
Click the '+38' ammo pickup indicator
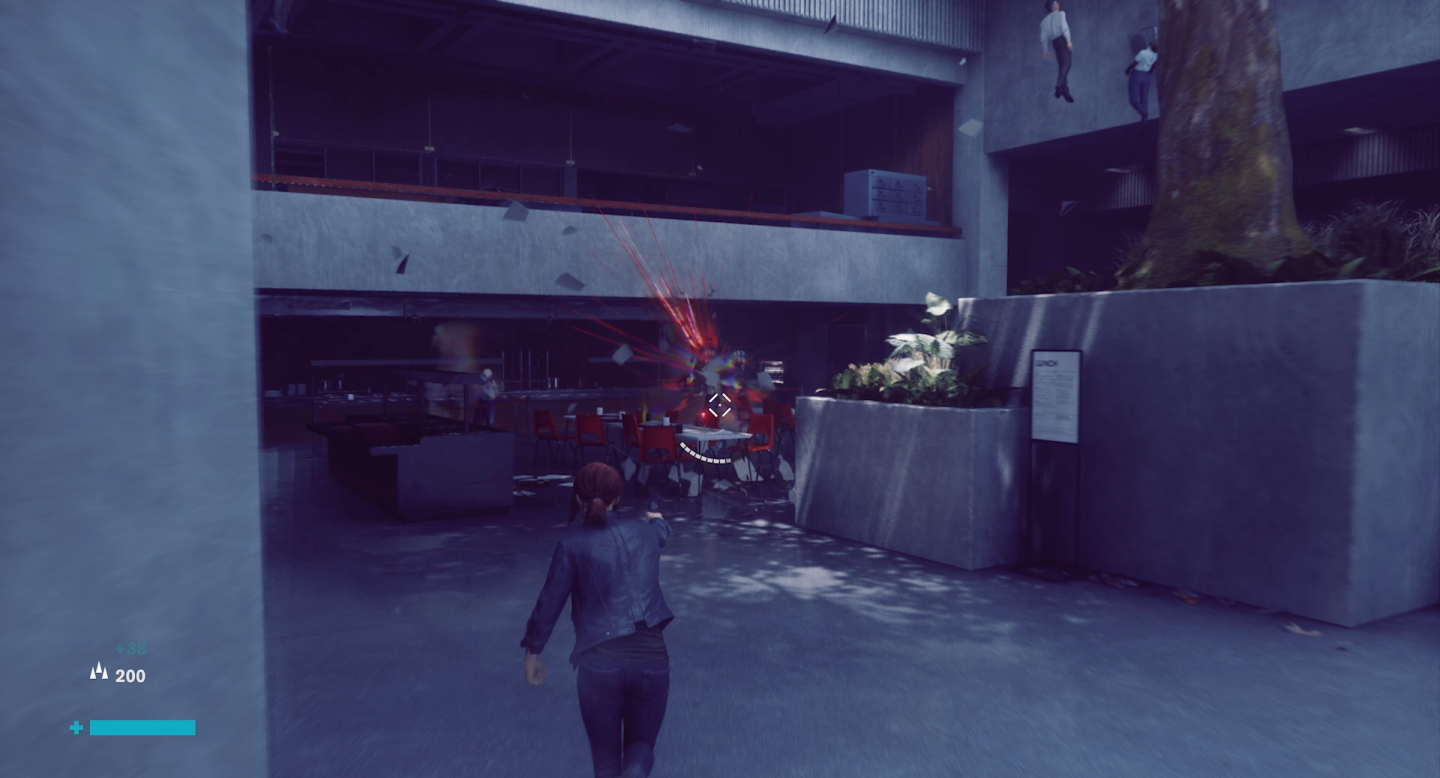tap(131, 648)
